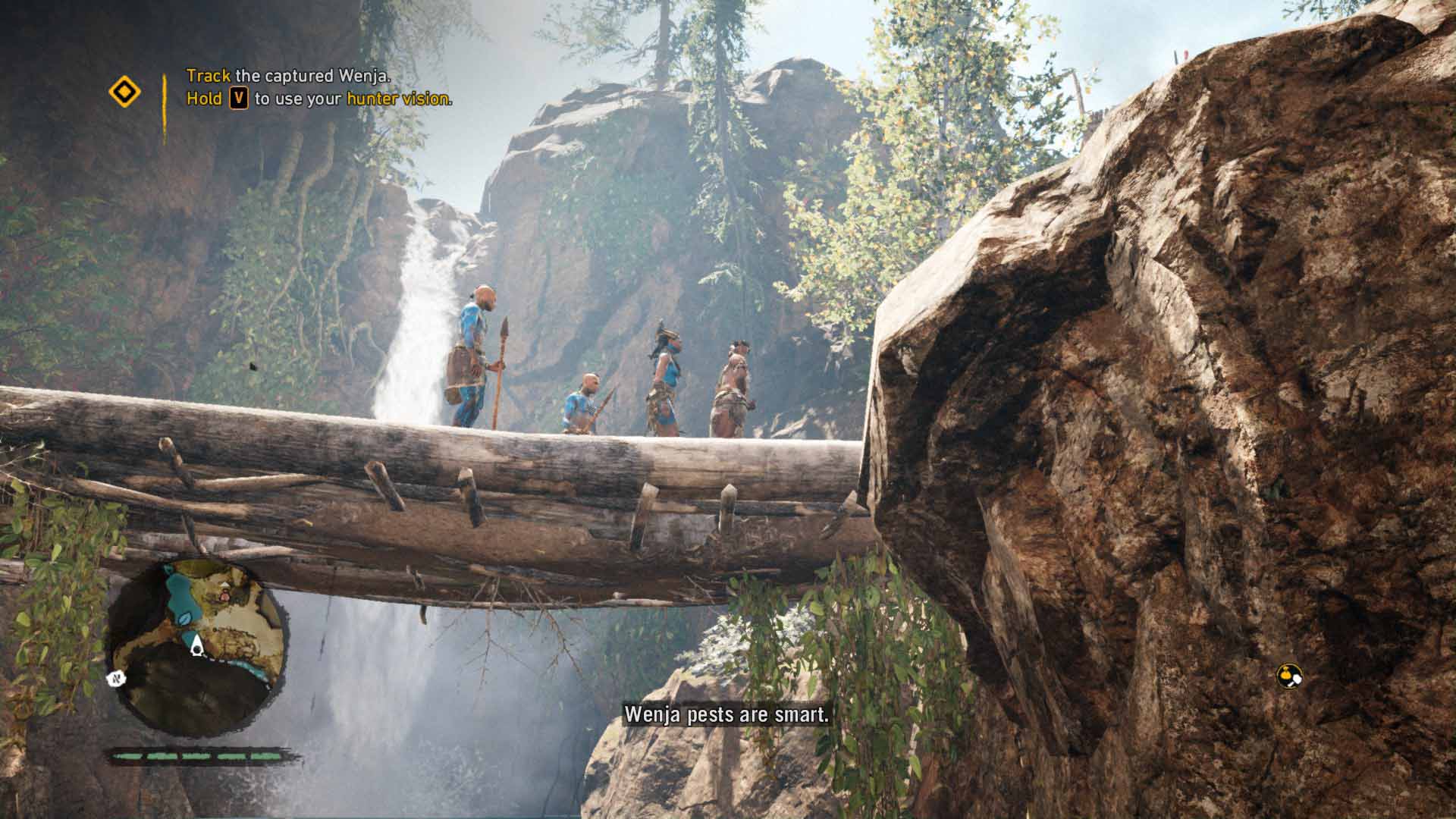Click the north compass marker on the minimap
Screen dimensions: 1456x819
point(117,677)
